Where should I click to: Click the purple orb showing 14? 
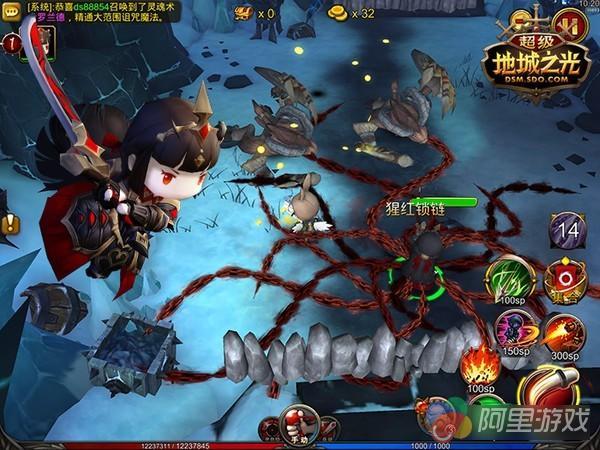(x=568, y=230)
